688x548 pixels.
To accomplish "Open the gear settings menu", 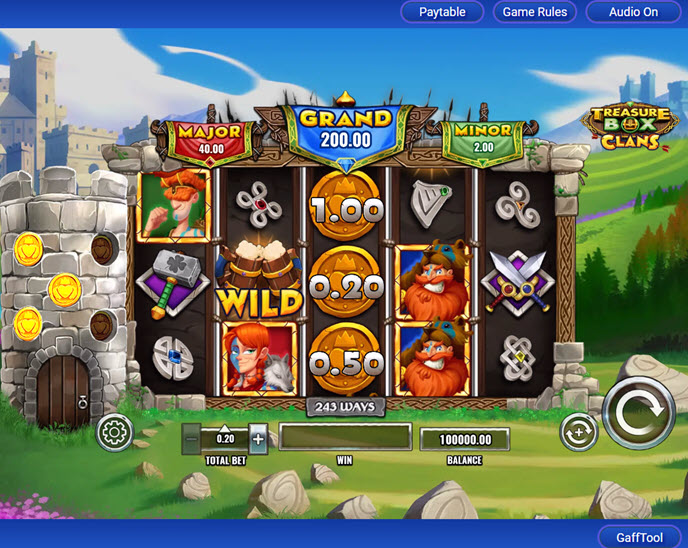I will click(x=114, y=432).
